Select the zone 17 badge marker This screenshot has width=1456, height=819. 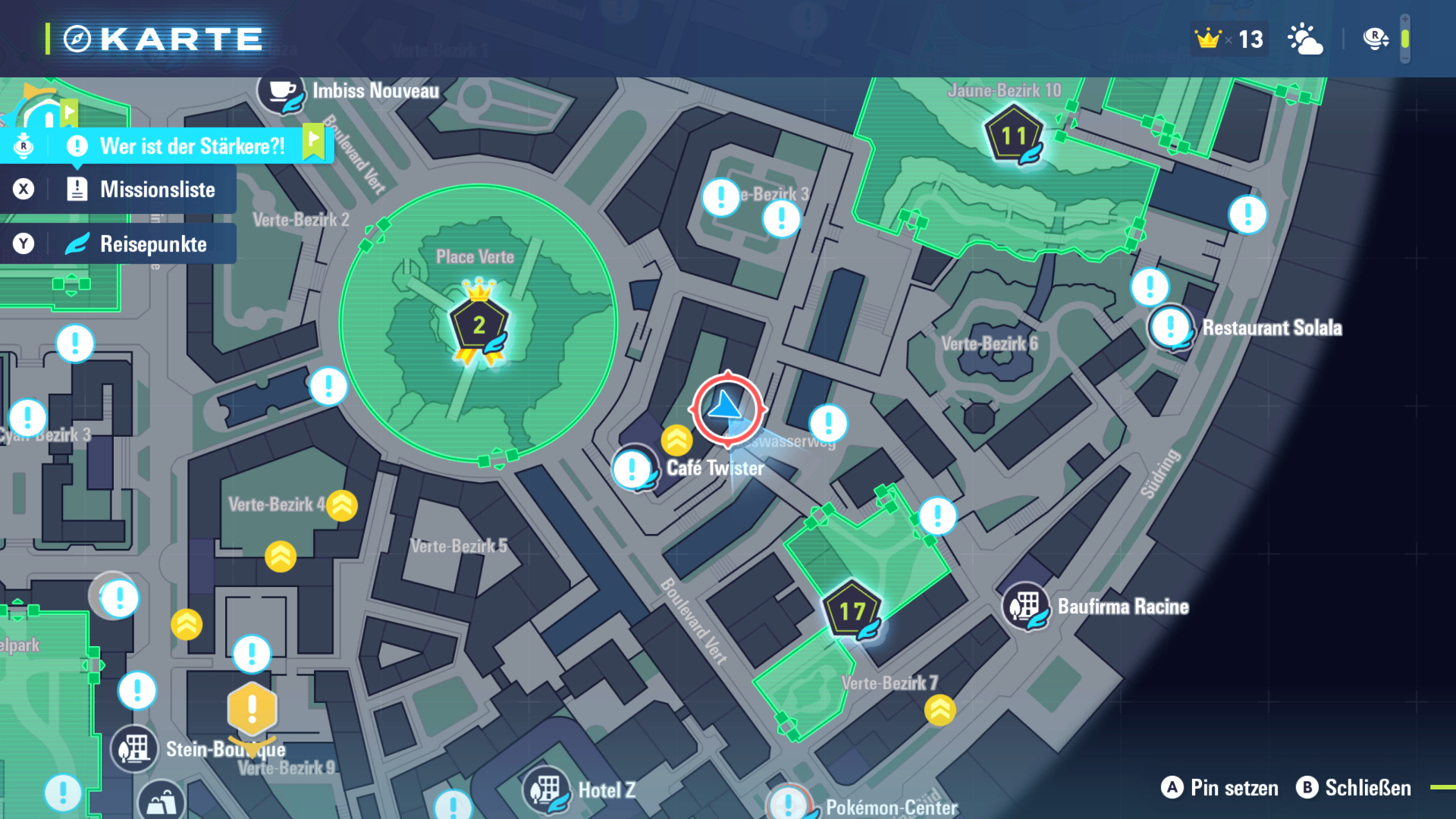pos(852,612)
